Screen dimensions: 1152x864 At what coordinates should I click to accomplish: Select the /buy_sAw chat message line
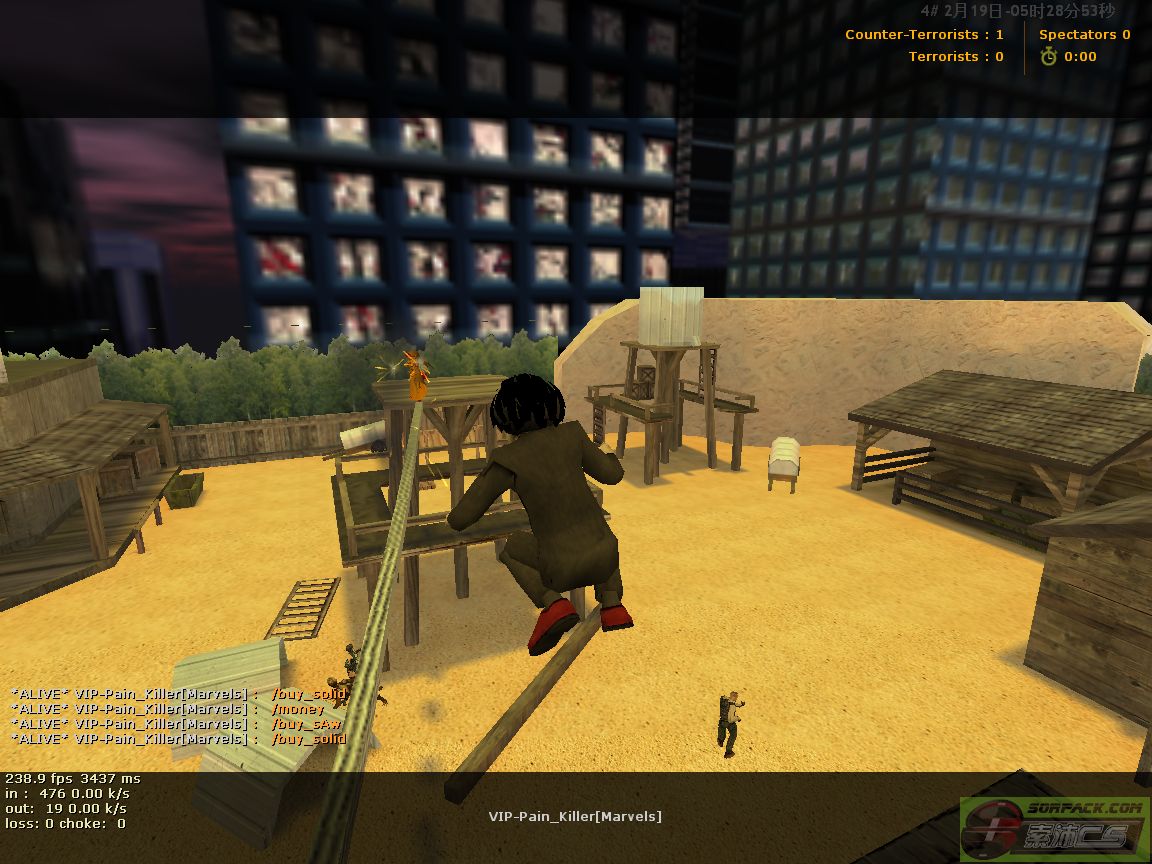point(176,724)
